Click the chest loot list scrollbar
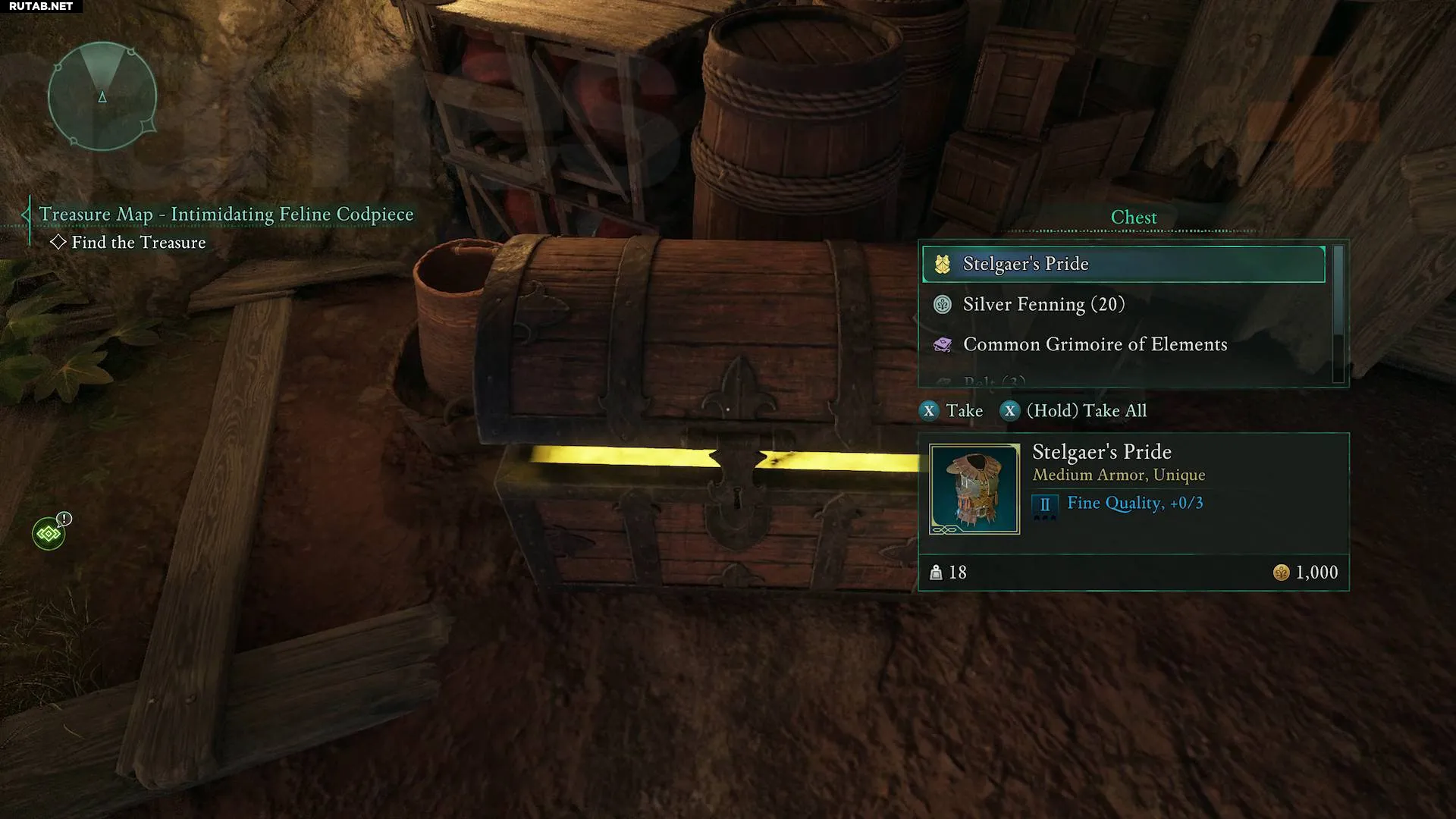Screen dimensions: 1456x819 pos(1338,312)
